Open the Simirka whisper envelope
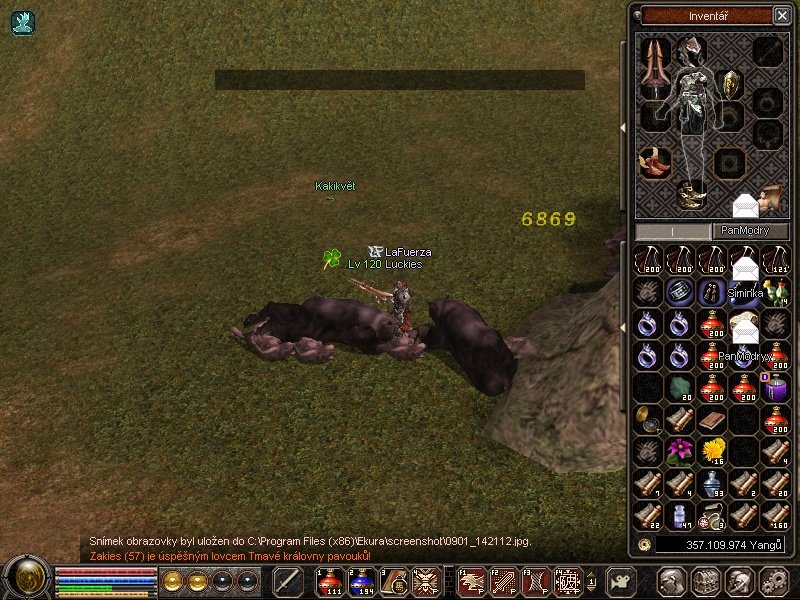This screenshot has width=800, height=600. [x=744, y=270]
